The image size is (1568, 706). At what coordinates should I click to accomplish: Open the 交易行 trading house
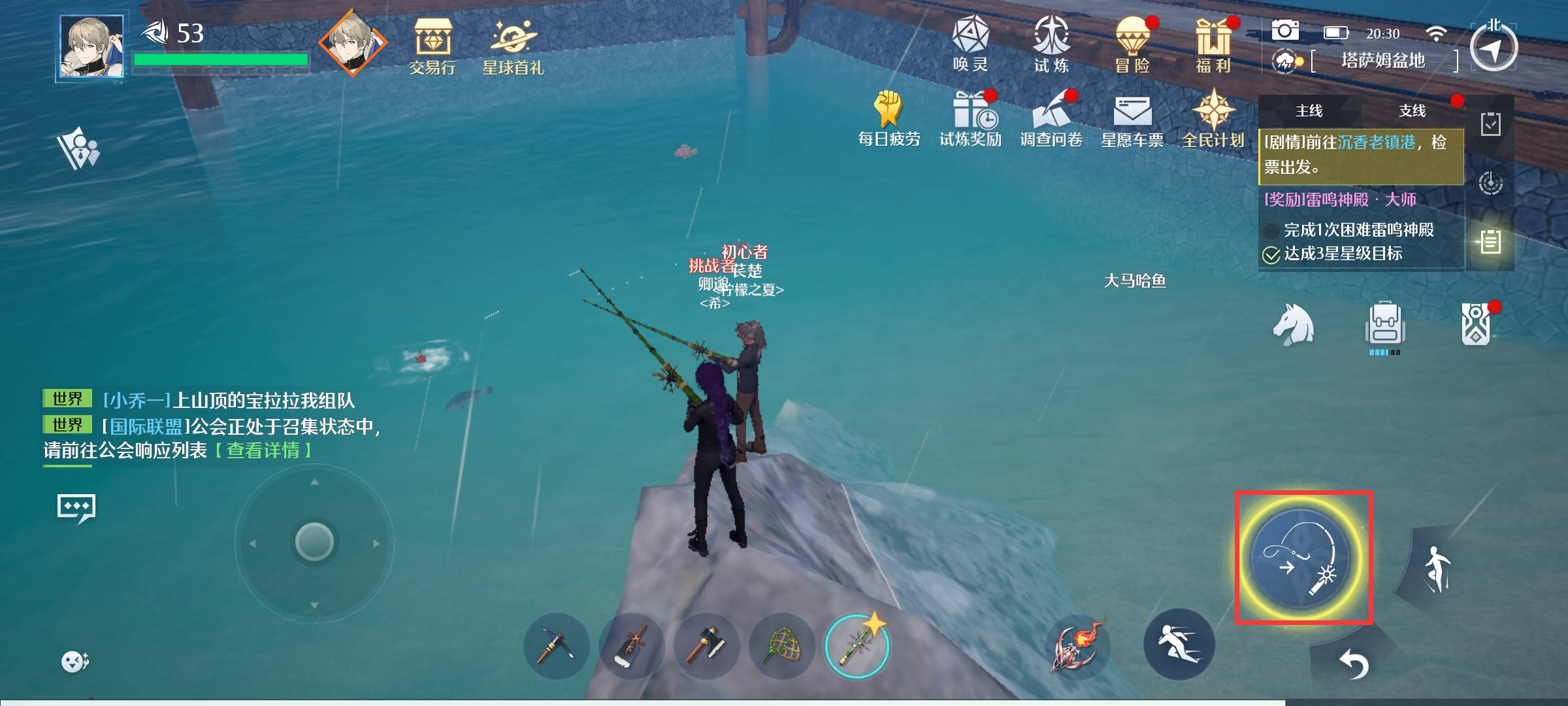(x=432, y=46)
